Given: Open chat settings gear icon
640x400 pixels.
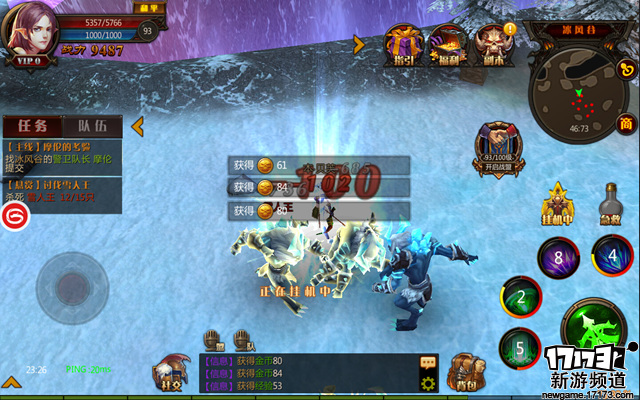Looking at the screenshot, I should (428, 383).
